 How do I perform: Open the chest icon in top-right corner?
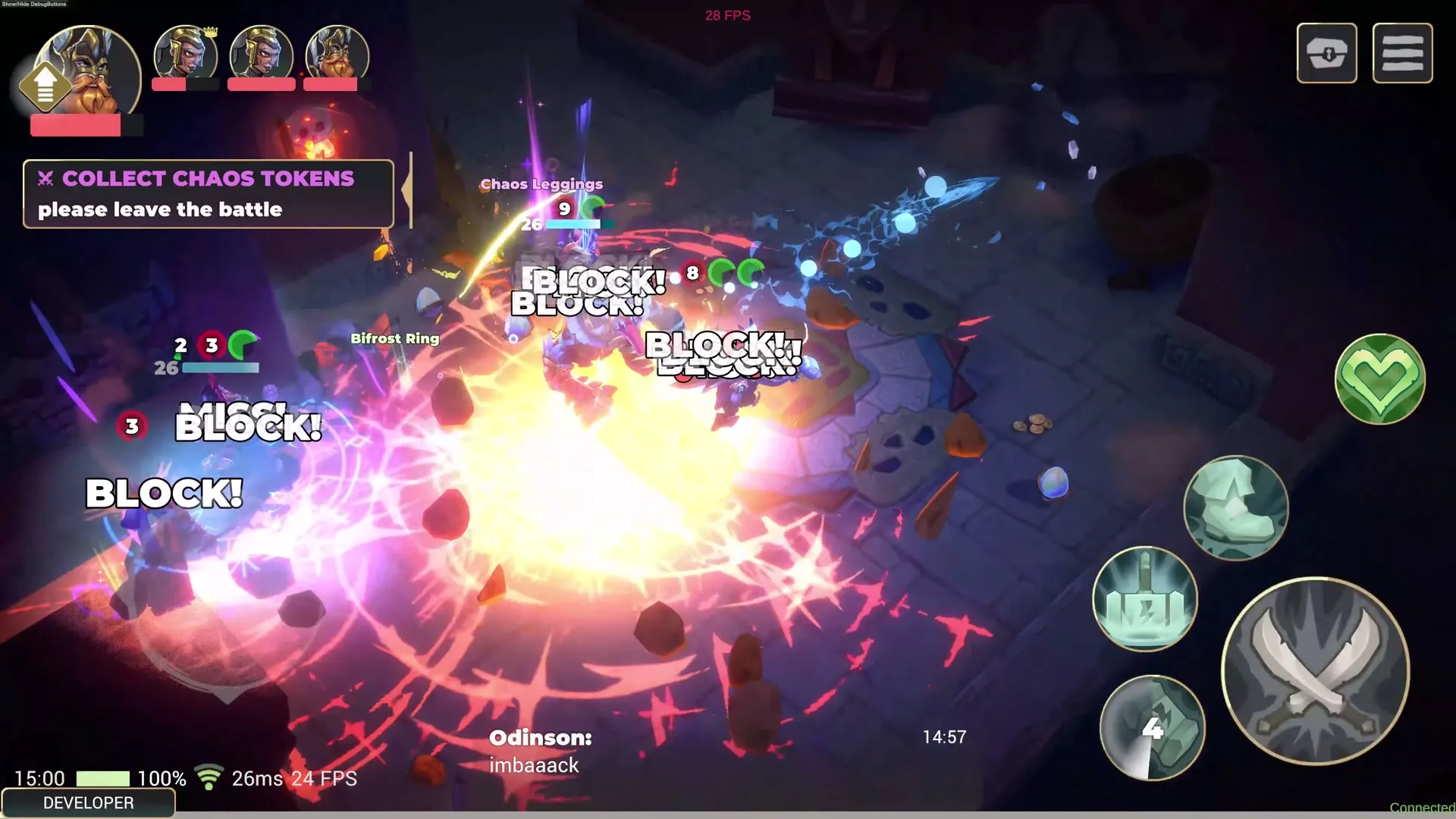tap(1326, 53)
